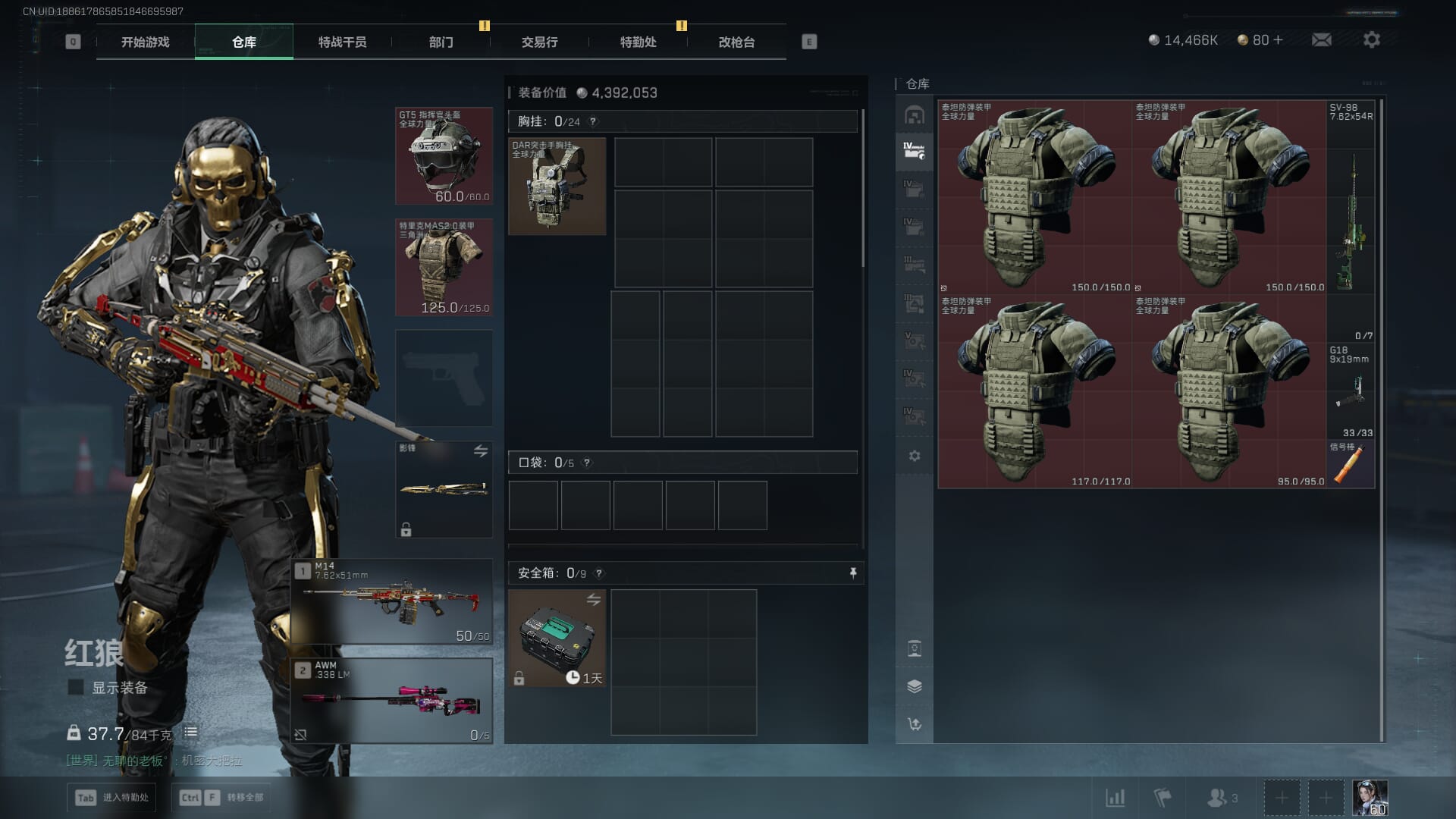This screenshot has width=1456, height=819.
Task: Pick the G18 pistol in storage
Action: pyautogui.click(x=1351, y=392)
